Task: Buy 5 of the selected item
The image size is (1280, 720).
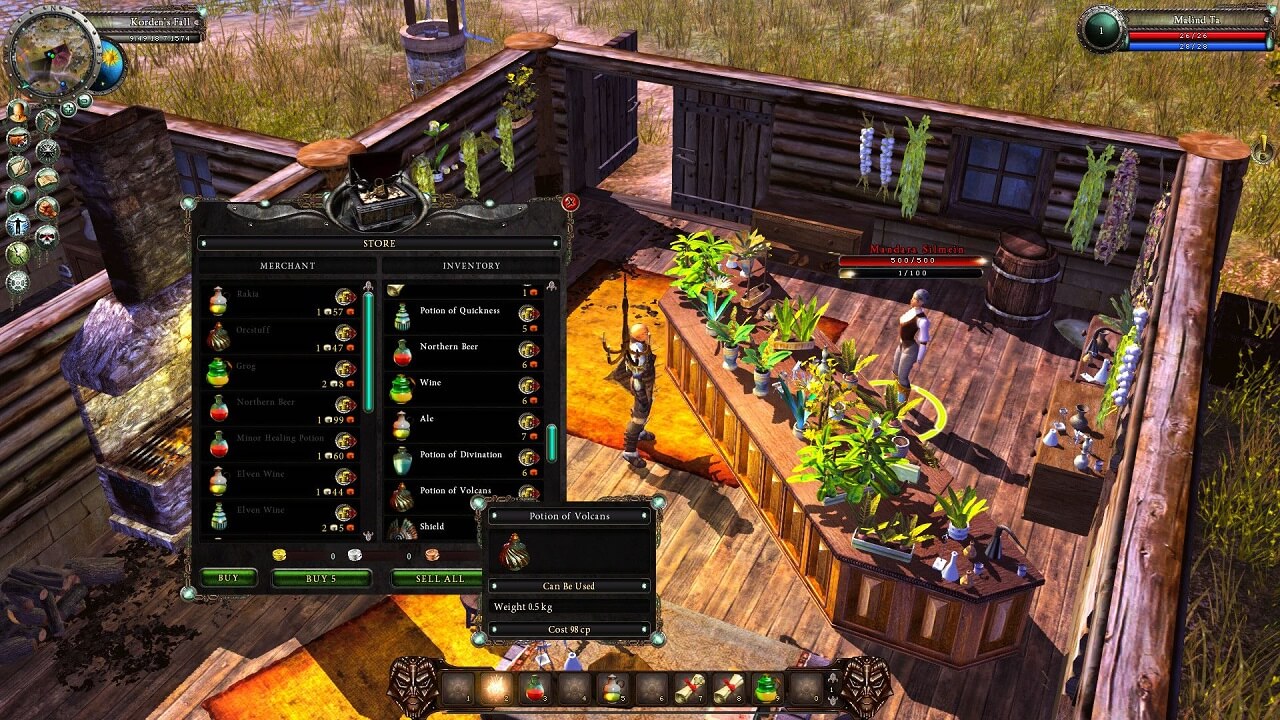Action: (x=321, y=578)
